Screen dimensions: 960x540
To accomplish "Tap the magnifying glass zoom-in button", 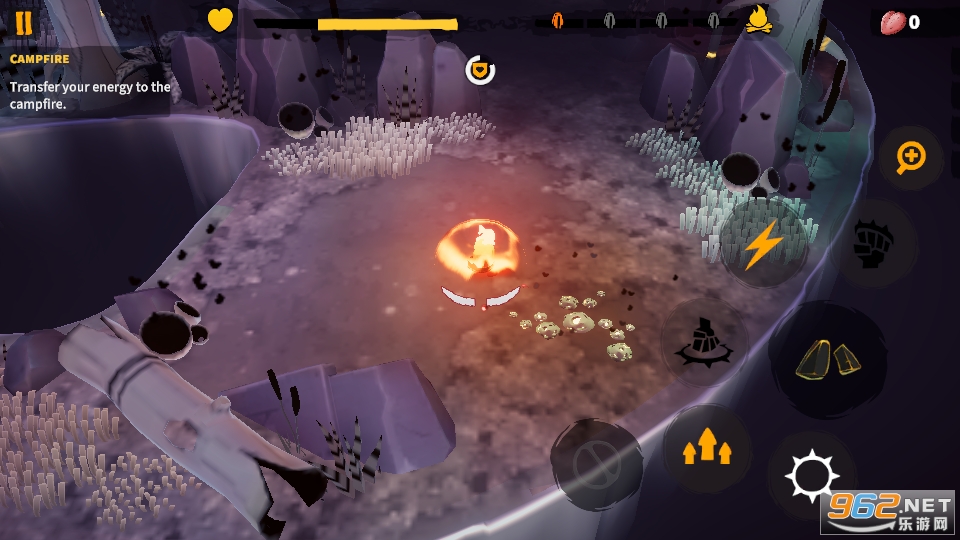I will tap(911, 157).
